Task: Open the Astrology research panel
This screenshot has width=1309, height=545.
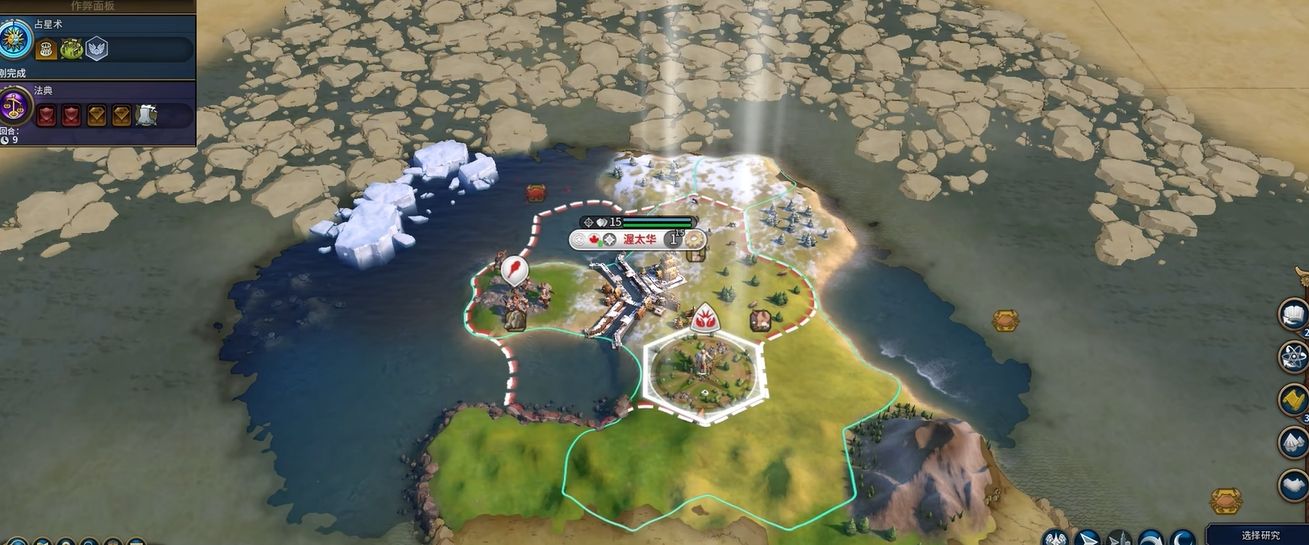Action: pyautogui.click(x=17, y=39)
